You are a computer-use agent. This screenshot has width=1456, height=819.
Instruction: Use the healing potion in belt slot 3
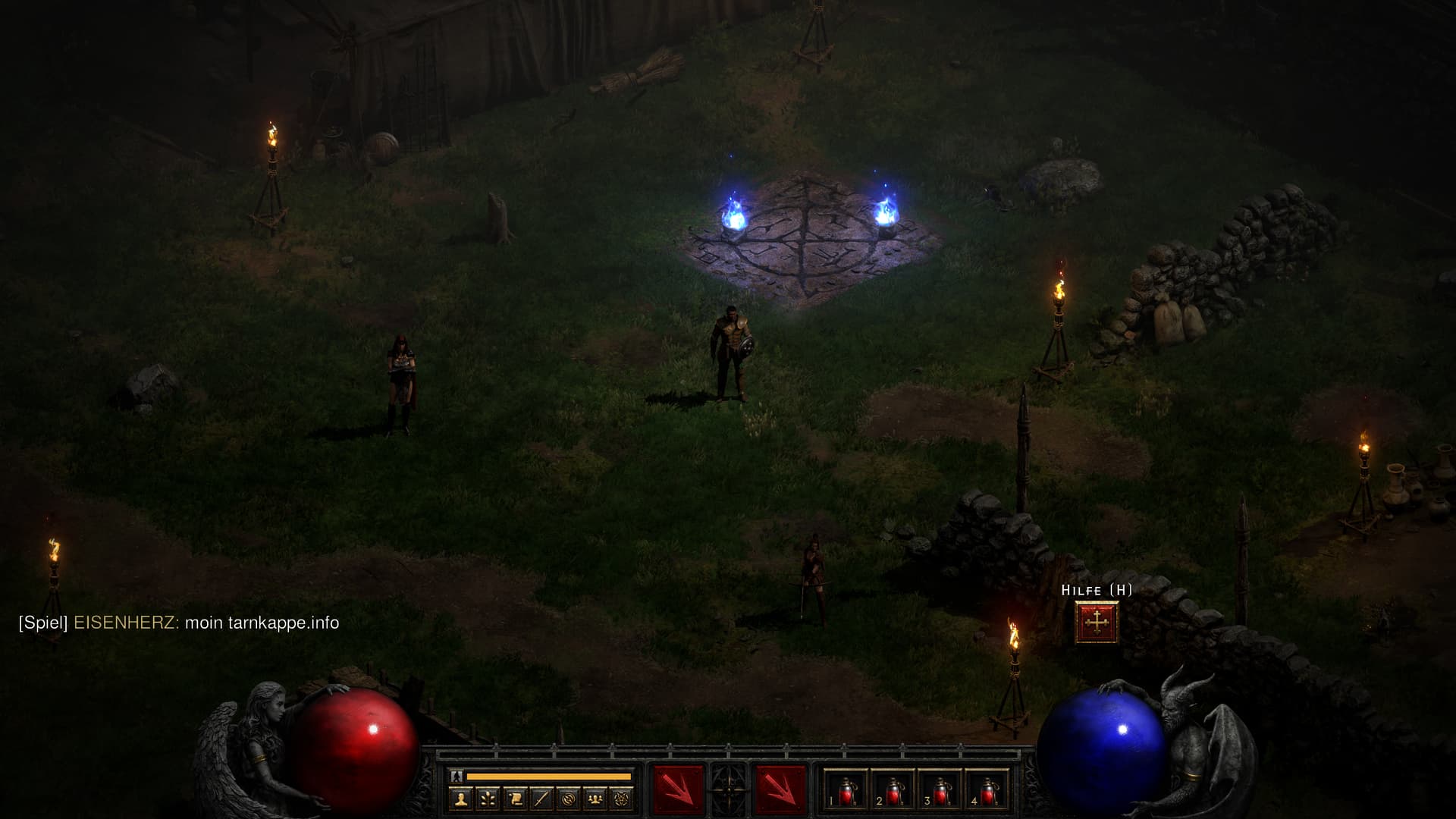coord(940,791)
